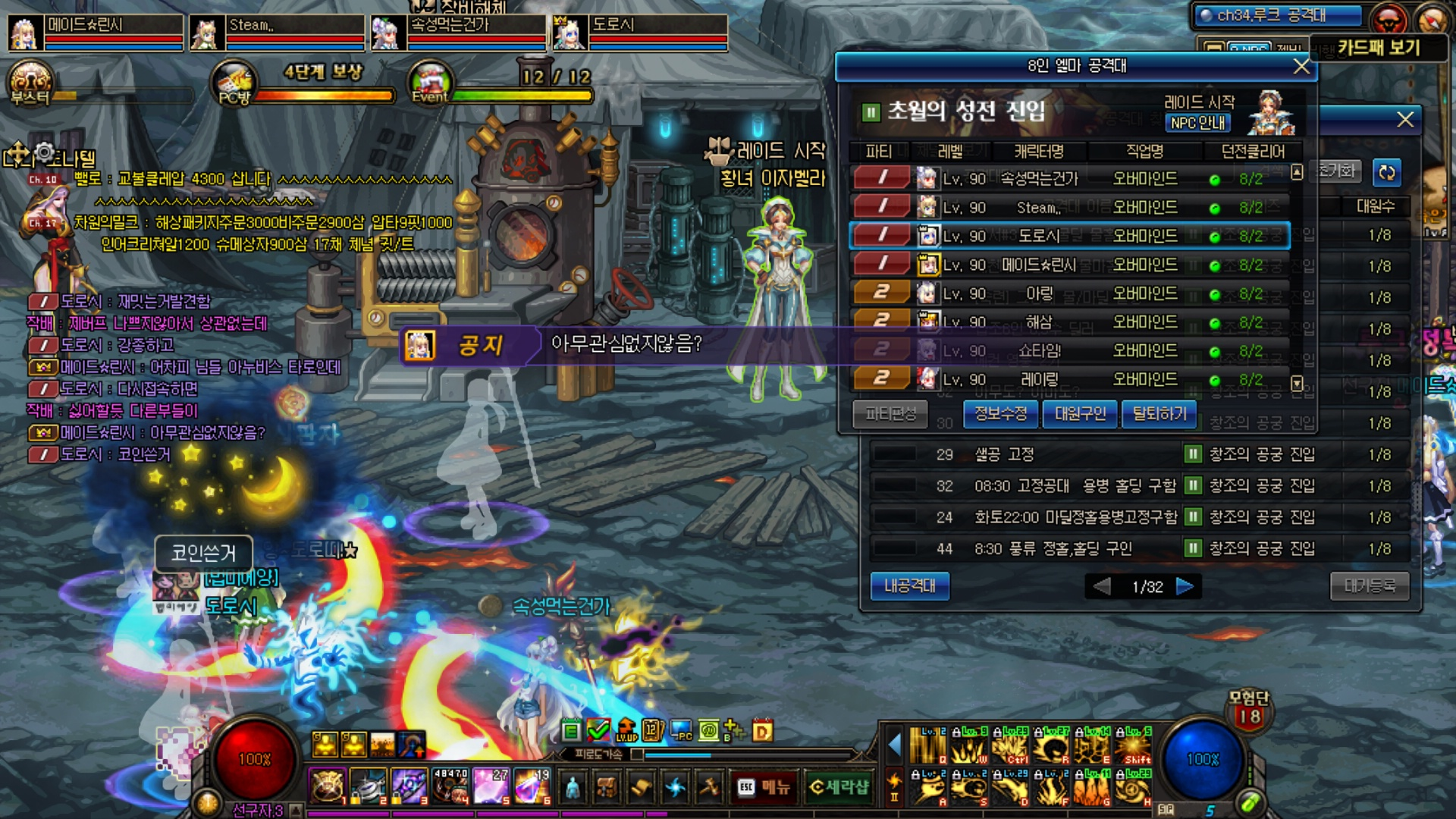Open 대원구인 recruit members button
The height and width of the screenshot is (819, 1456).
tap(1080, 414)
